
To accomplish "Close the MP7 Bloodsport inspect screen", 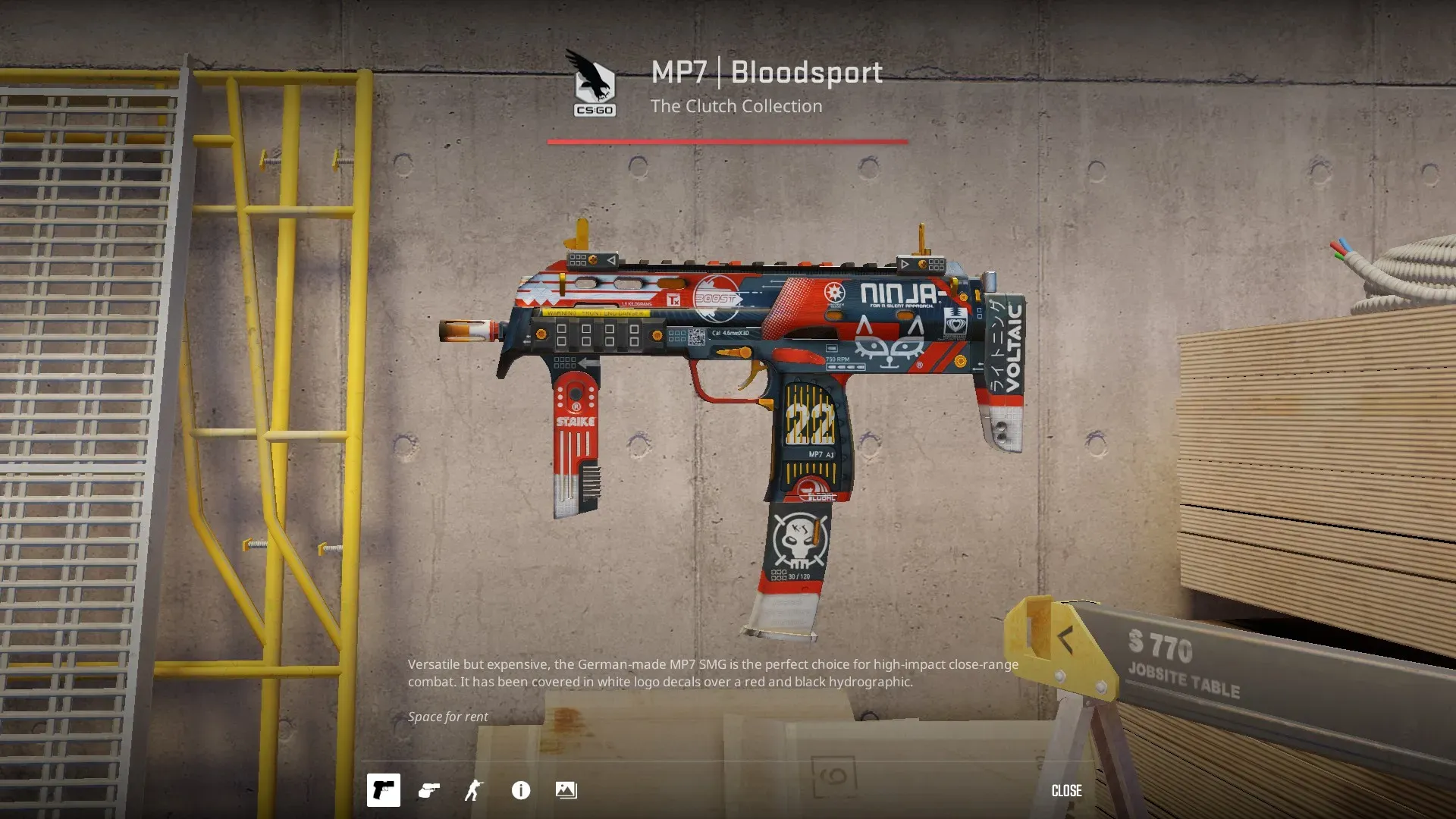I will tap(1066, 790).
